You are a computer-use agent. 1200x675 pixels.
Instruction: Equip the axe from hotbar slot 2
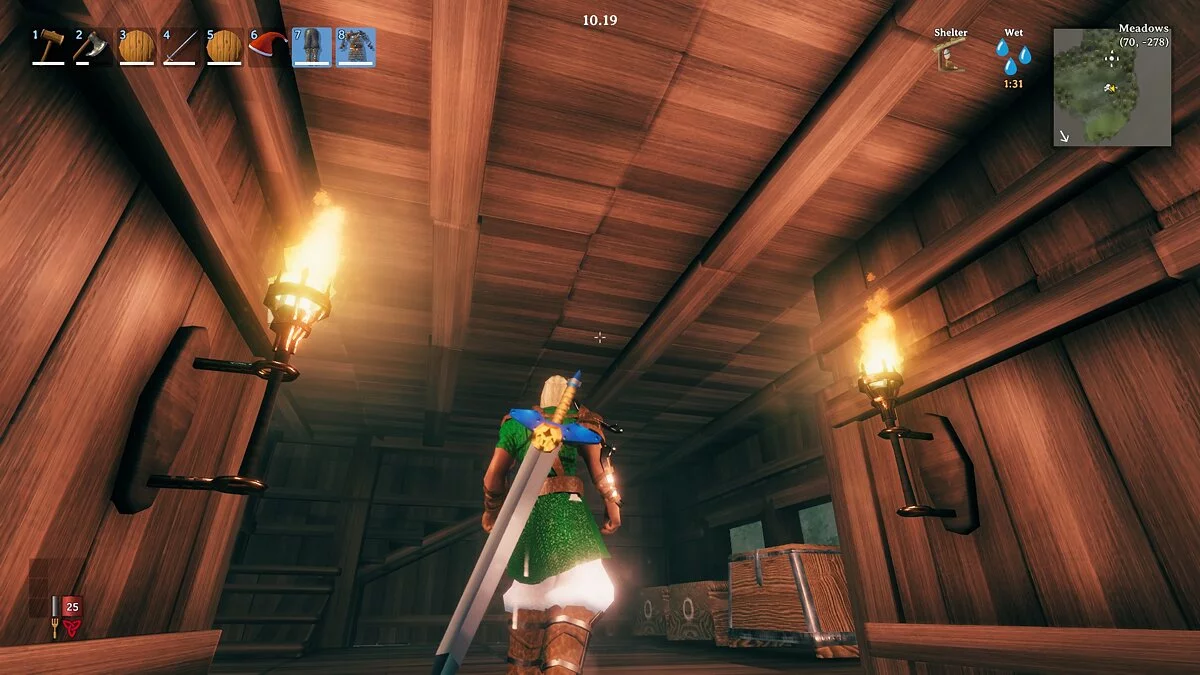tap(92, 47)
